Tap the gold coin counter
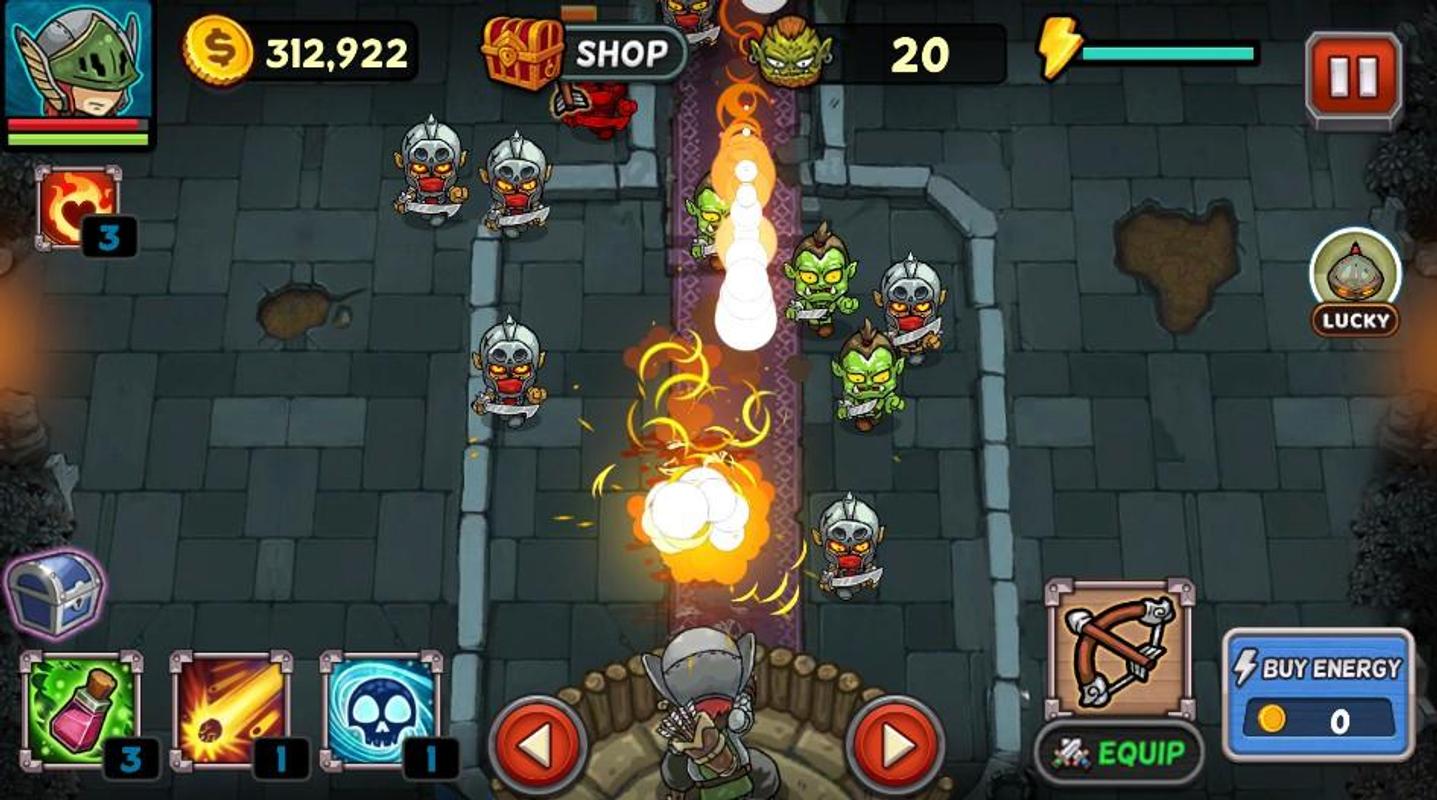 point(300,52)
